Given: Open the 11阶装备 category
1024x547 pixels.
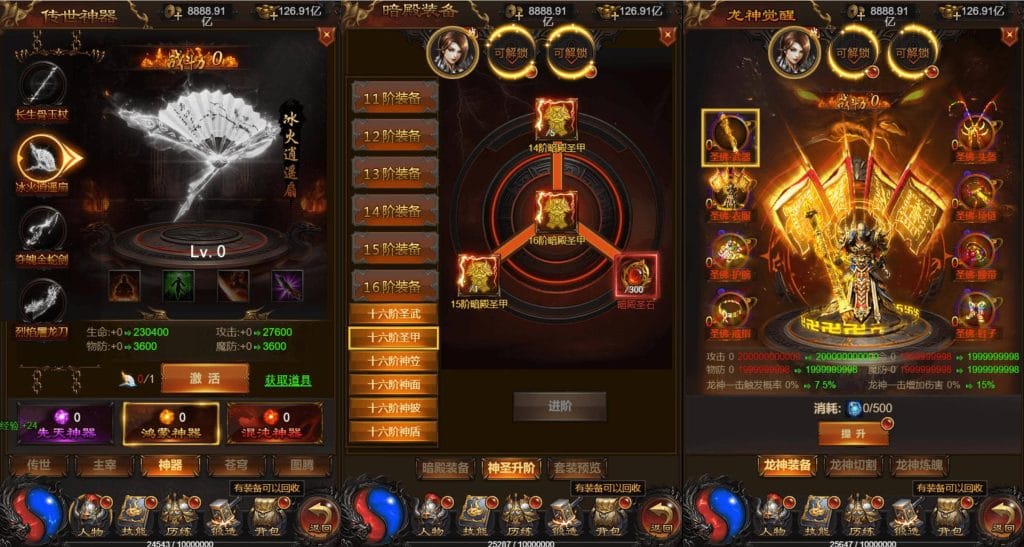Looking at the screenshot, I should [394, 99].
